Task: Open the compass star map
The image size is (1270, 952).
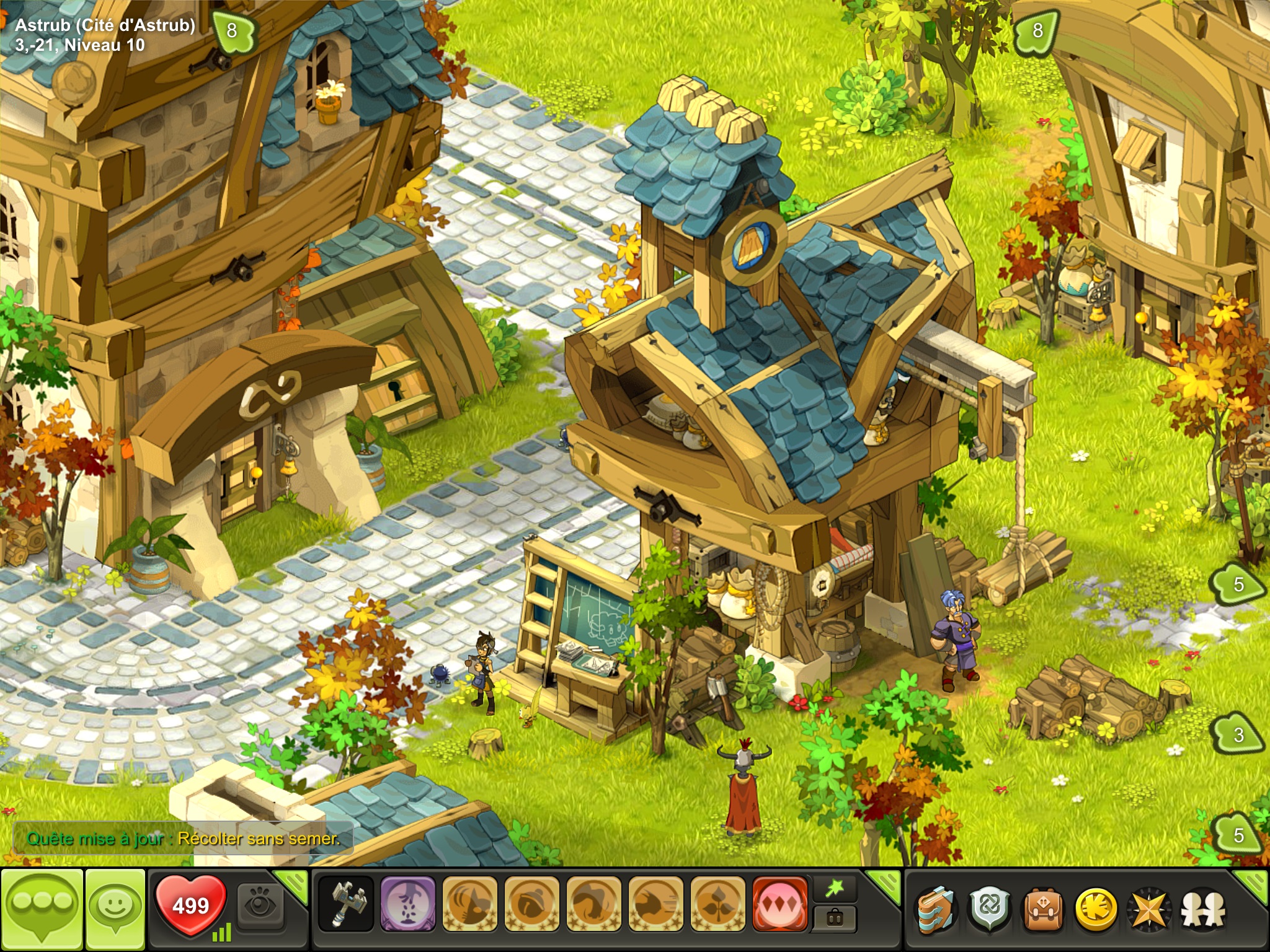Action: pos(1149,909)
